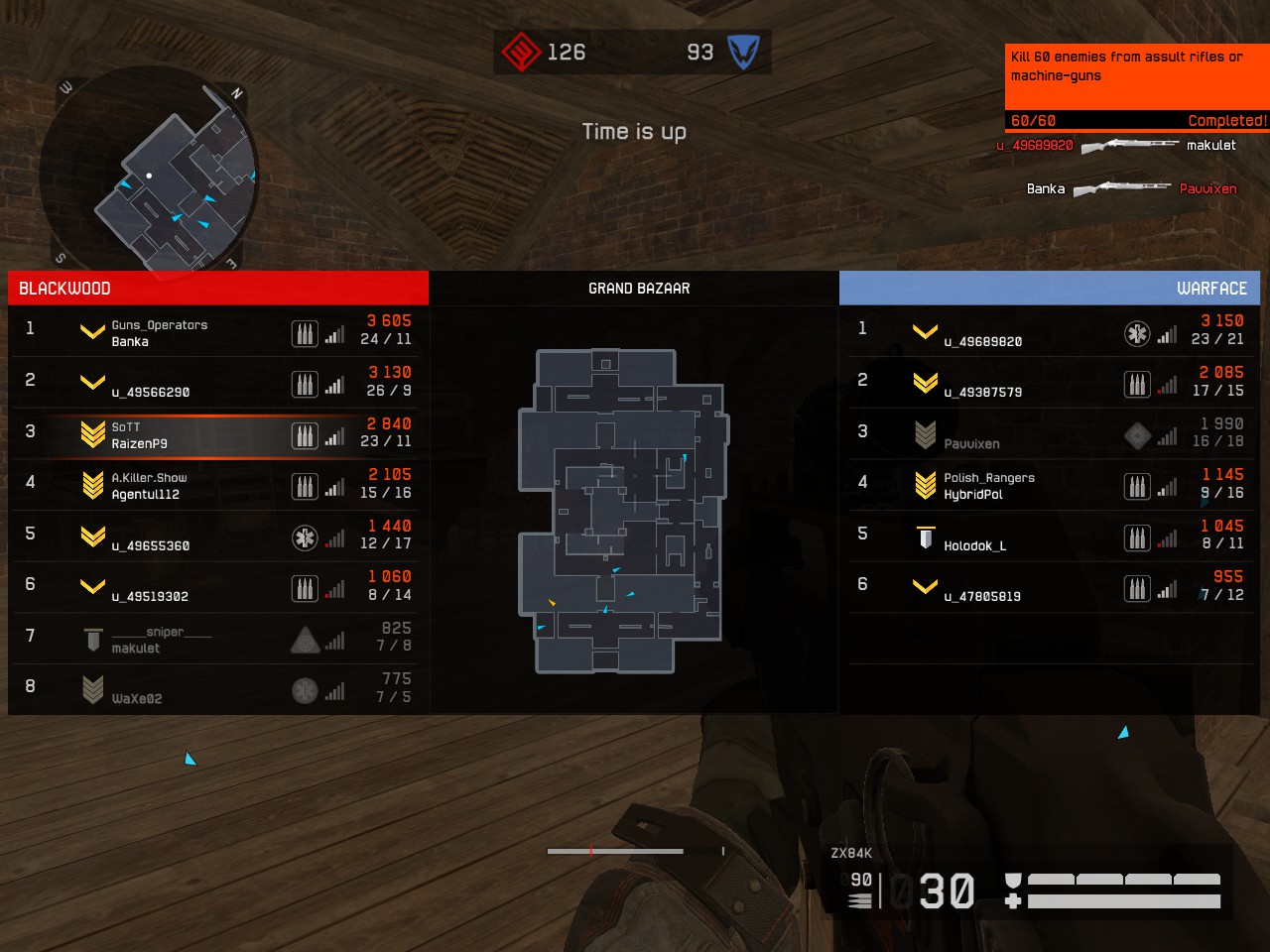Screen dimensions: 1270x952
Task: Expand the chevron next to u_49387579
Action: [924, 383]
